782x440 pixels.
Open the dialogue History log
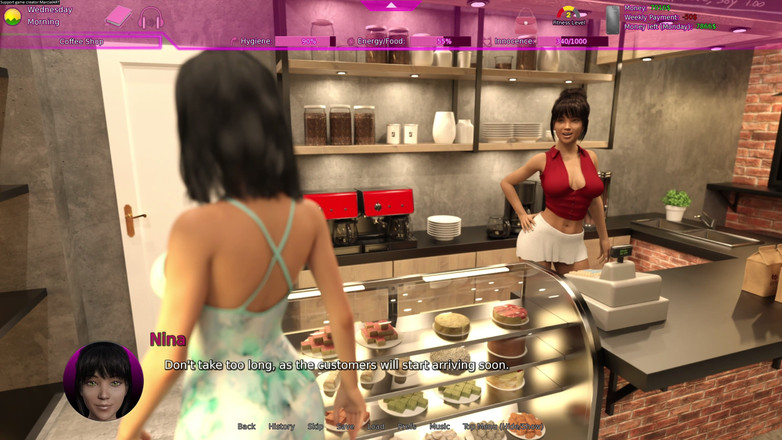pos(281,427)
